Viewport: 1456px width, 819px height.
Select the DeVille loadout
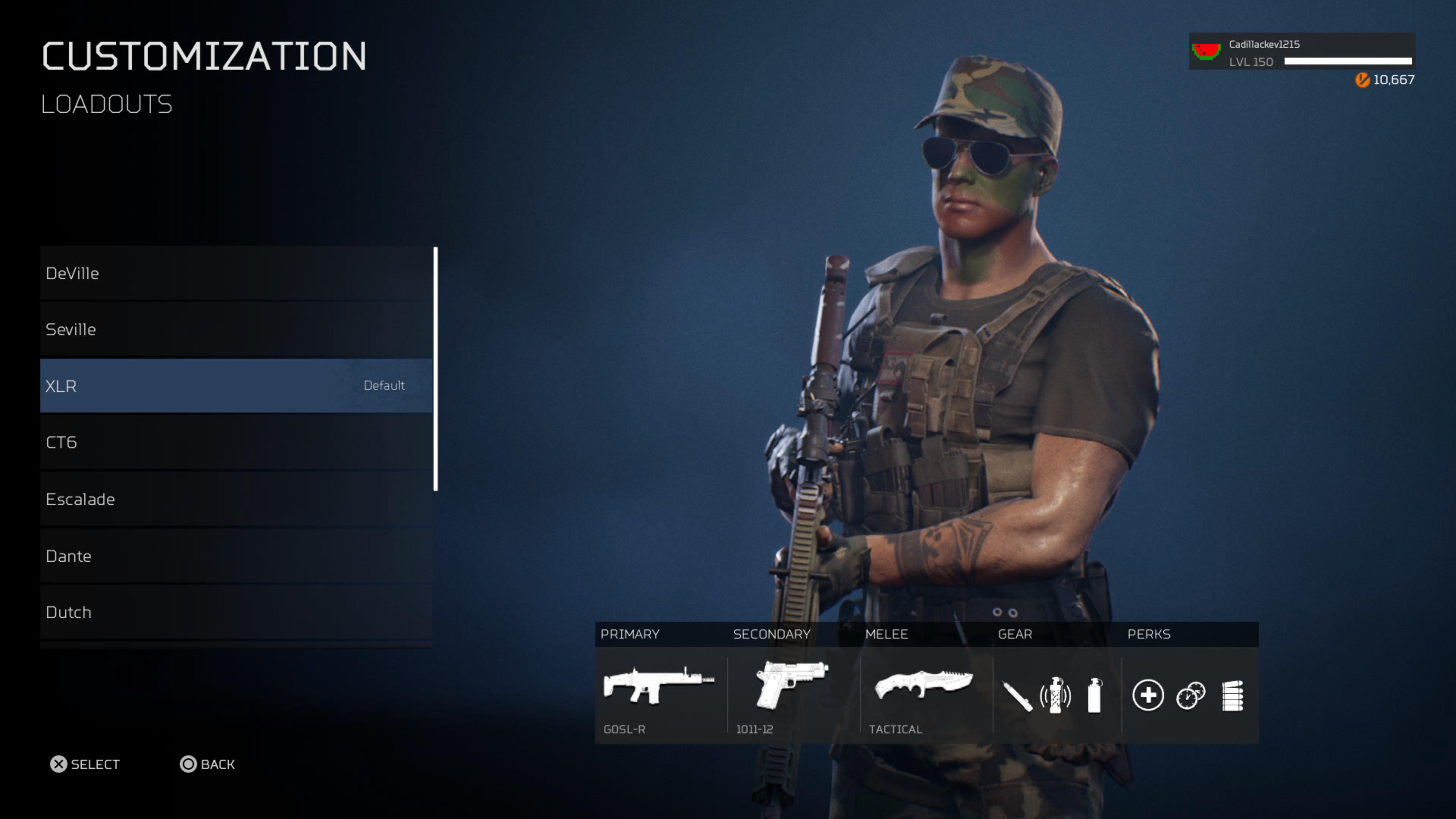(236, 273)
